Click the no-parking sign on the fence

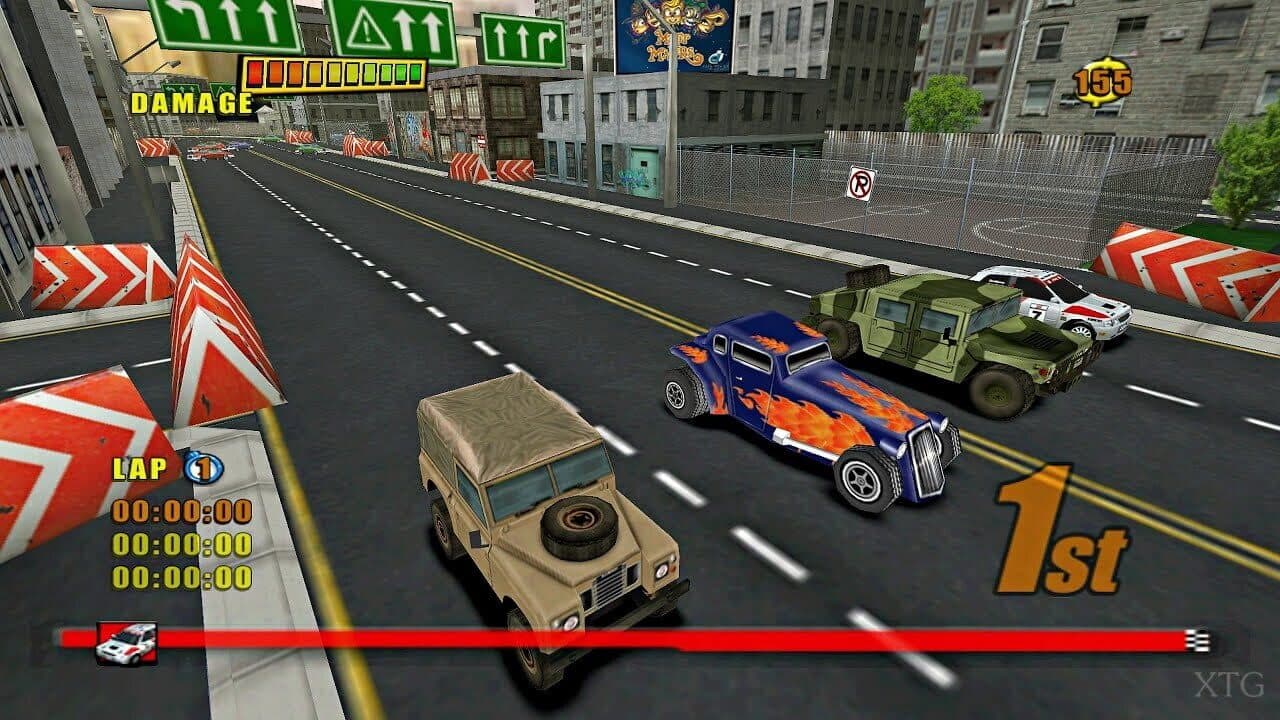coord(858,184)
